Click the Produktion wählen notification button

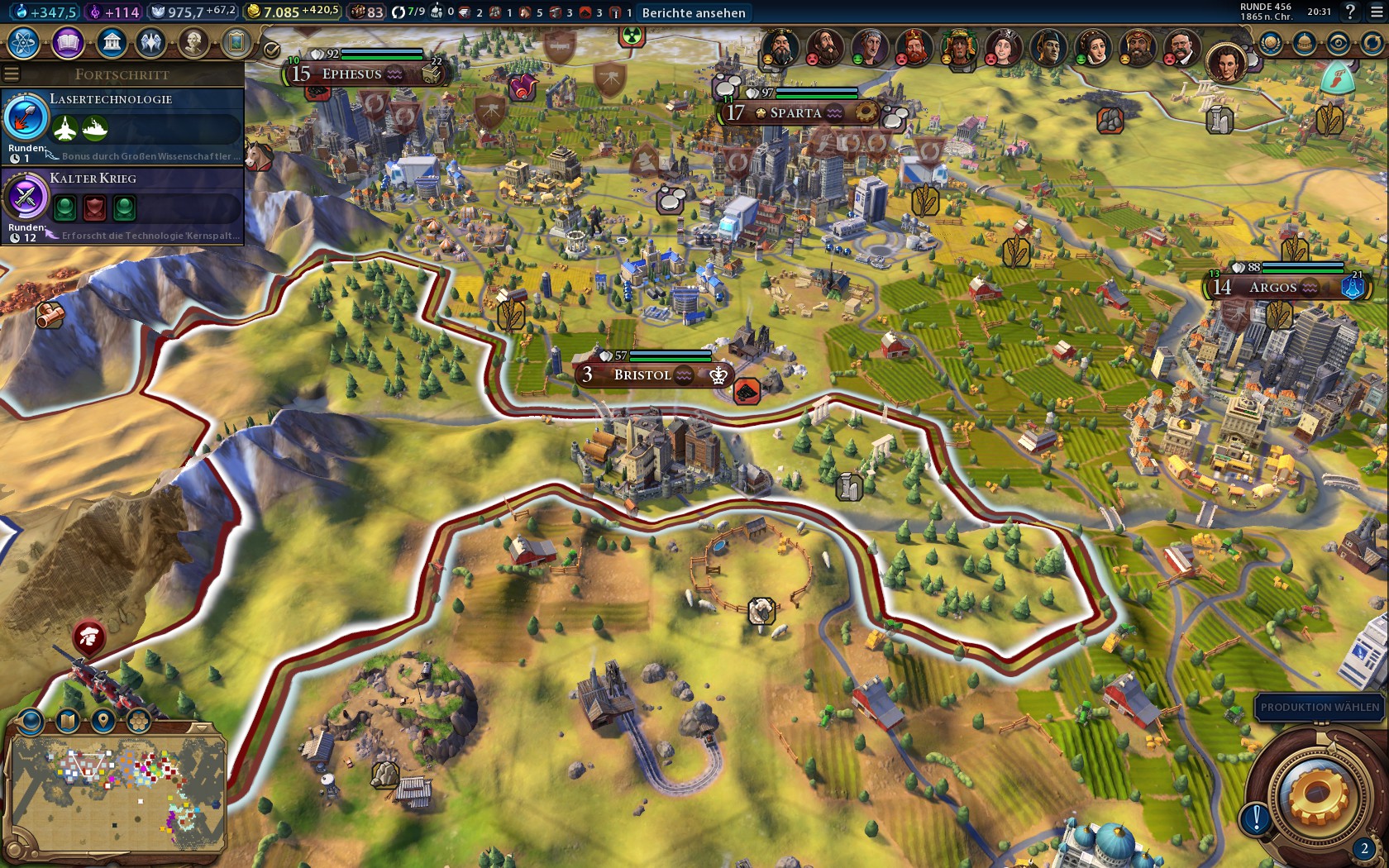pos(1319,707)
